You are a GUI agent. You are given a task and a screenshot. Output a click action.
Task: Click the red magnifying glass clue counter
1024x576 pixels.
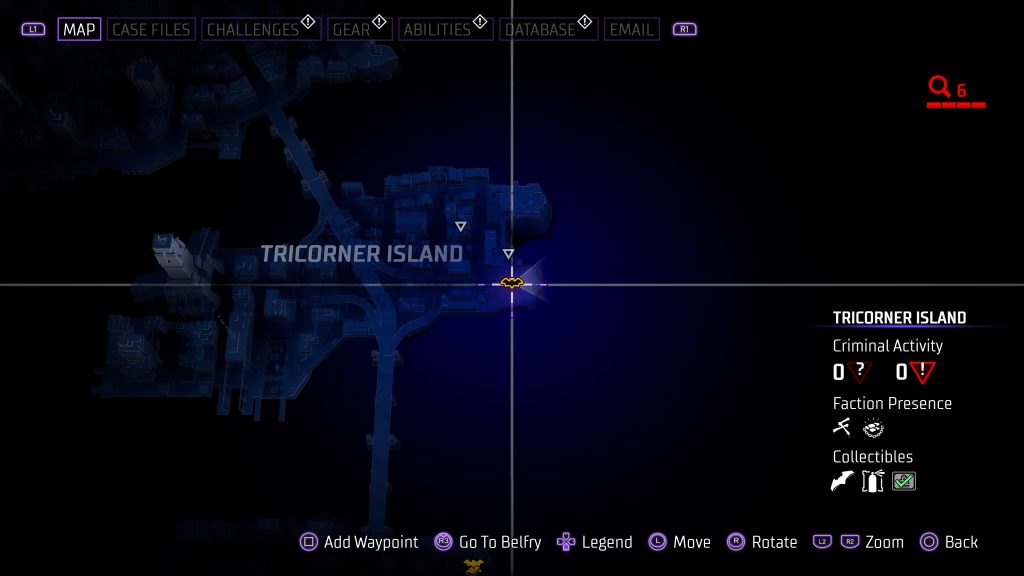pyautogui.click(x=939, y=88)
